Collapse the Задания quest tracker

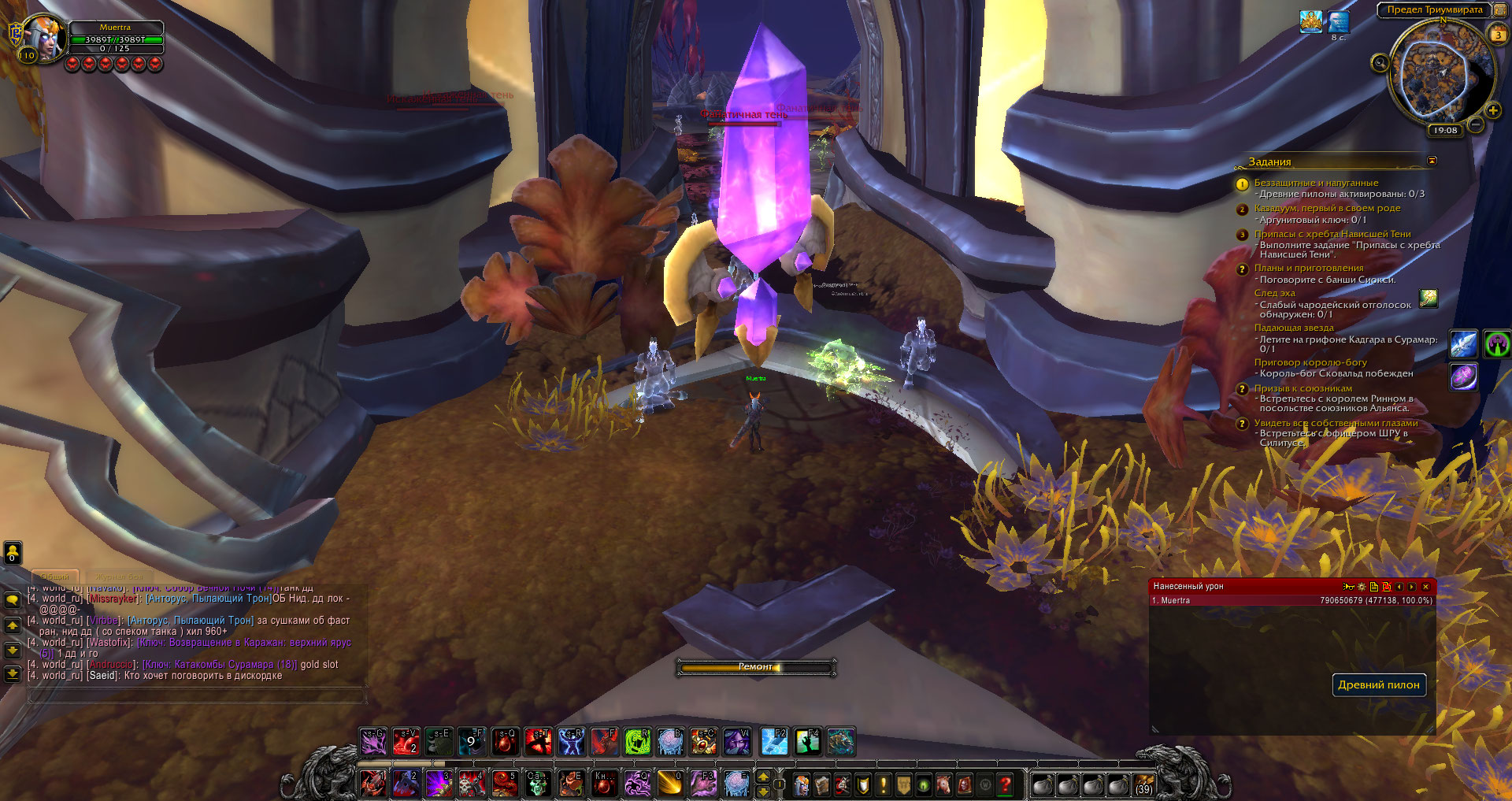(x=1432, y=161)
